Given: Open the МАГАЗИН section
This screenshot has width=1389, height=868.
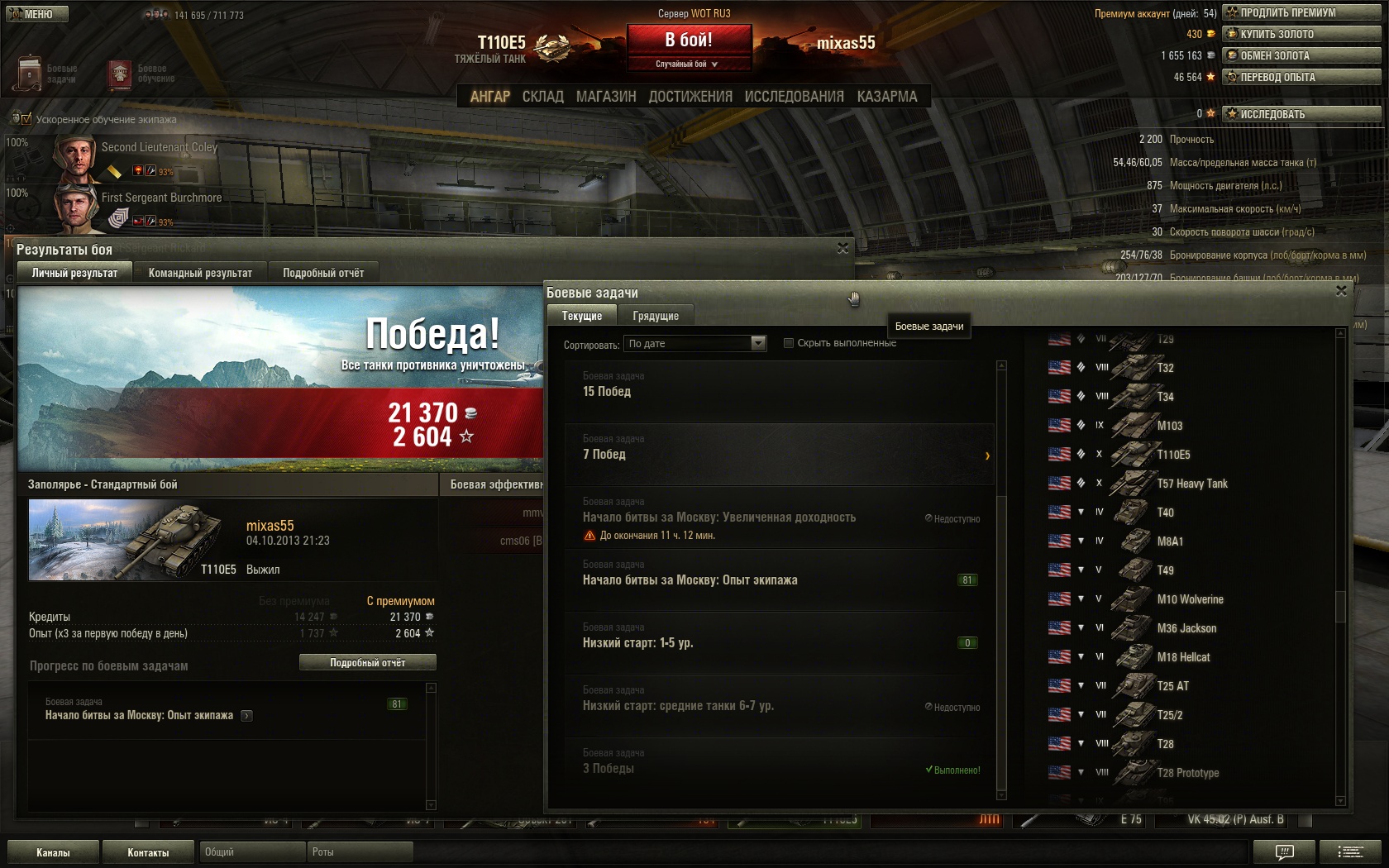Looking at the screenshot, I should [606, 97].
